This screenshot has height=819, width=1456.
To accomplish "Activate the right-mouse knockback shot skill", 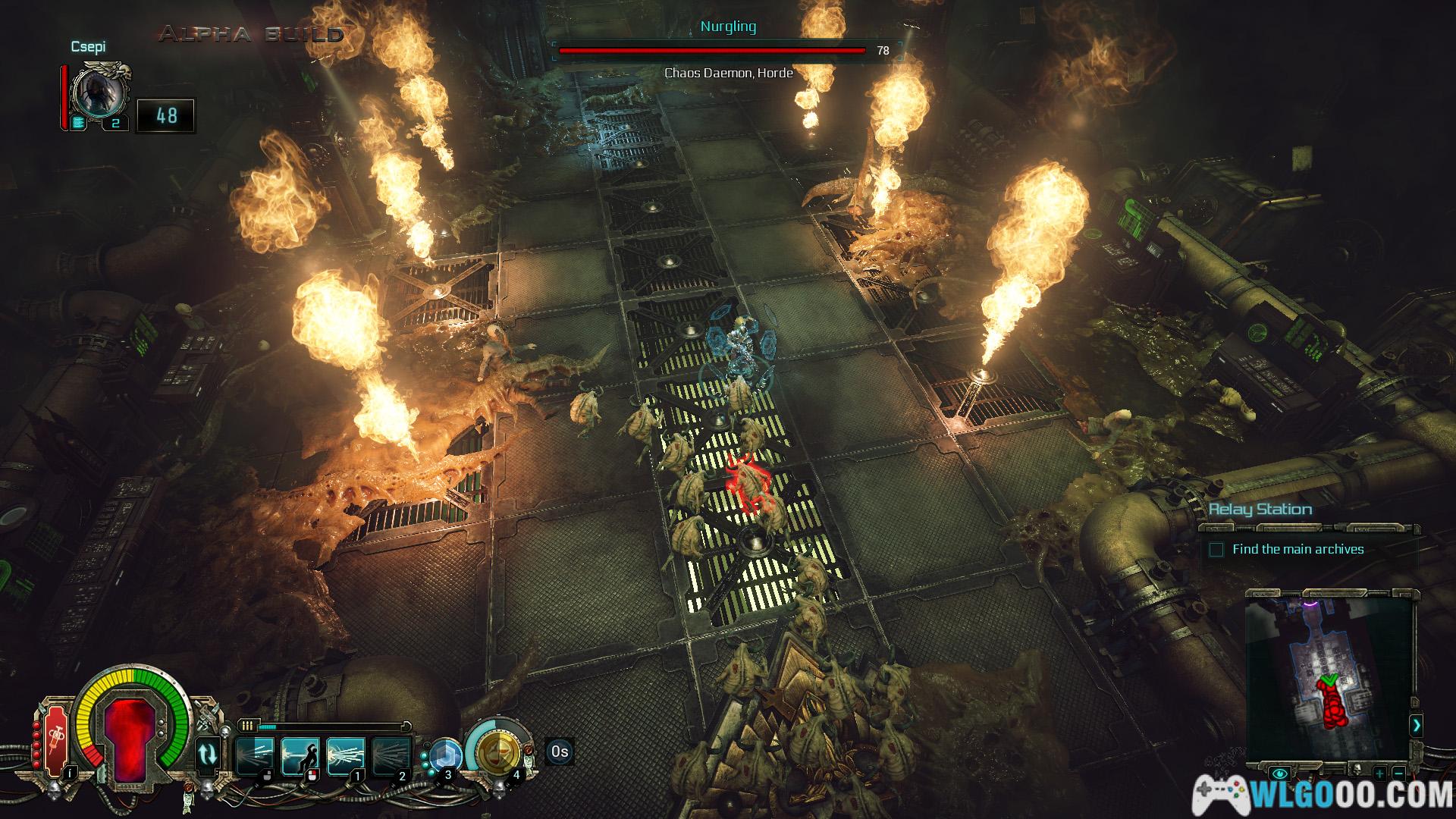I will pyautogui.click(x=300, y=755).
